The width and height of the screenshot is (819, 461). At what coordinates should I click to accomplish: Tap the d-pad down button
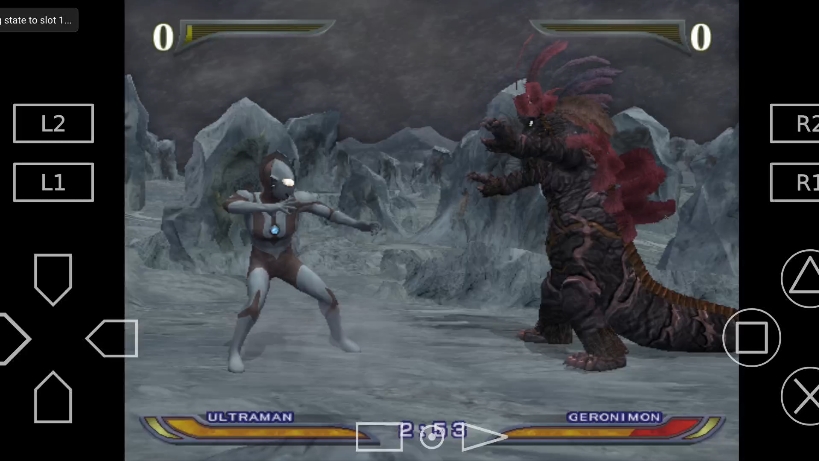pos(53,397)
